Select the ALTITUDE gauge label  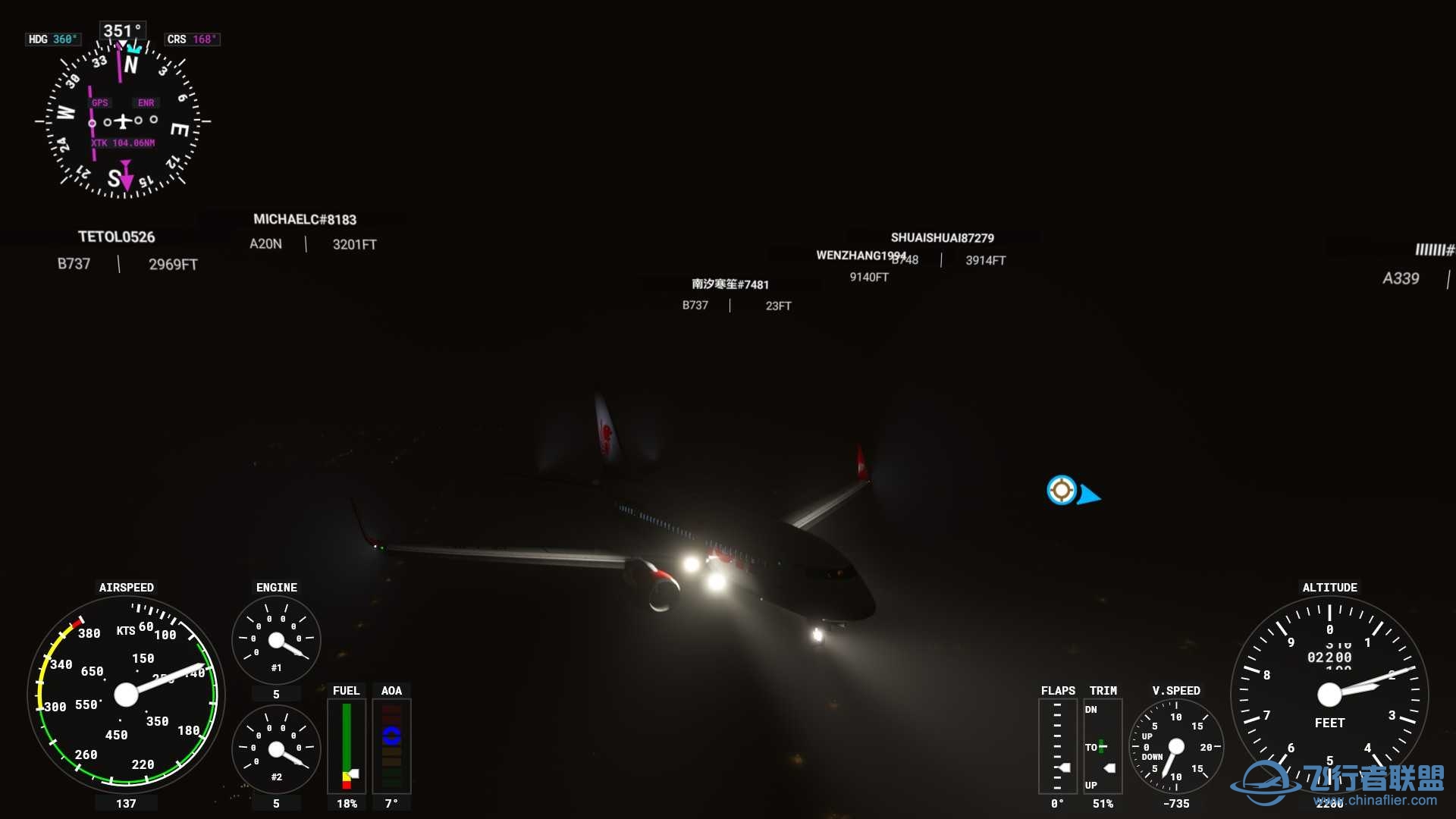tap(1329, 587)
